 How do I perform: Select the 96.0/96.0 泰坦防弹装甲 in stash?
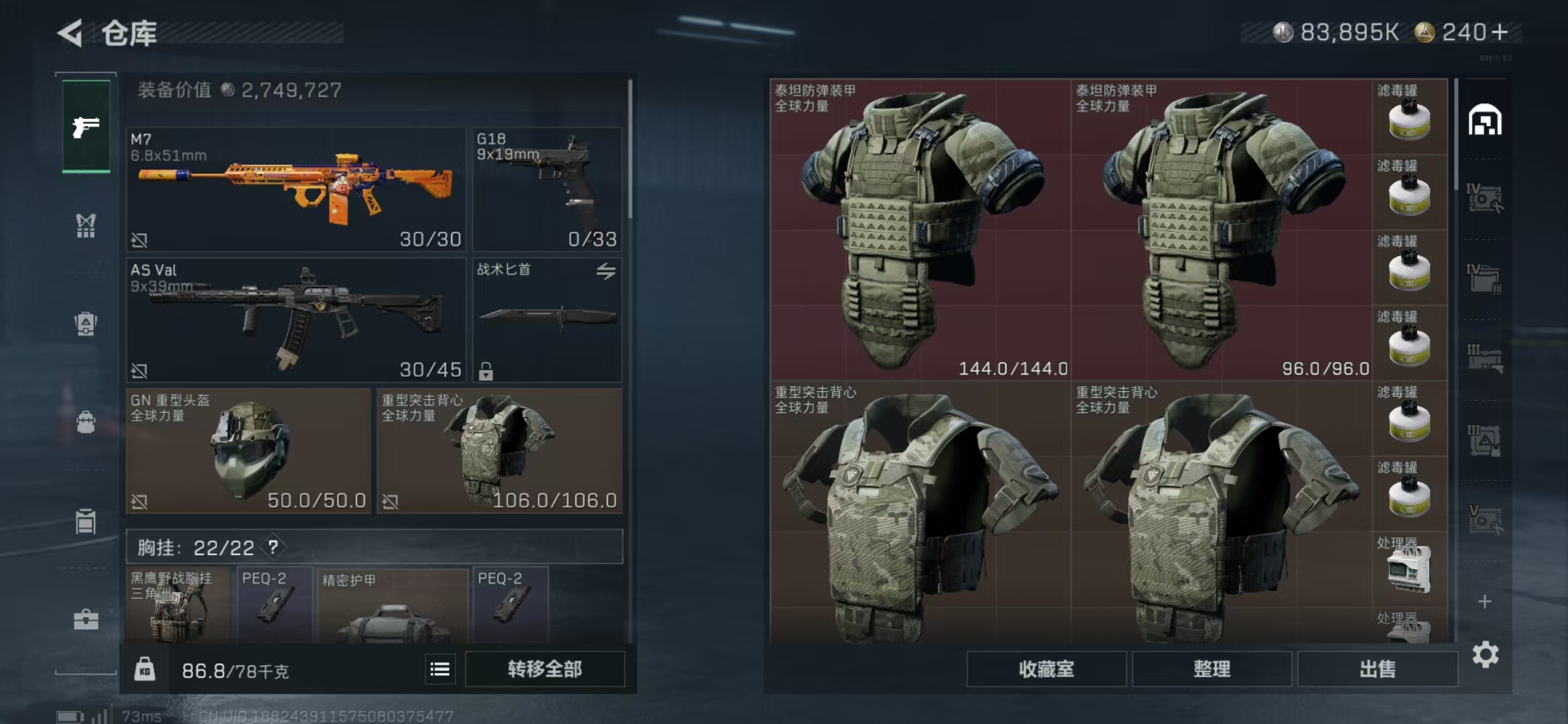(1221, 230)
